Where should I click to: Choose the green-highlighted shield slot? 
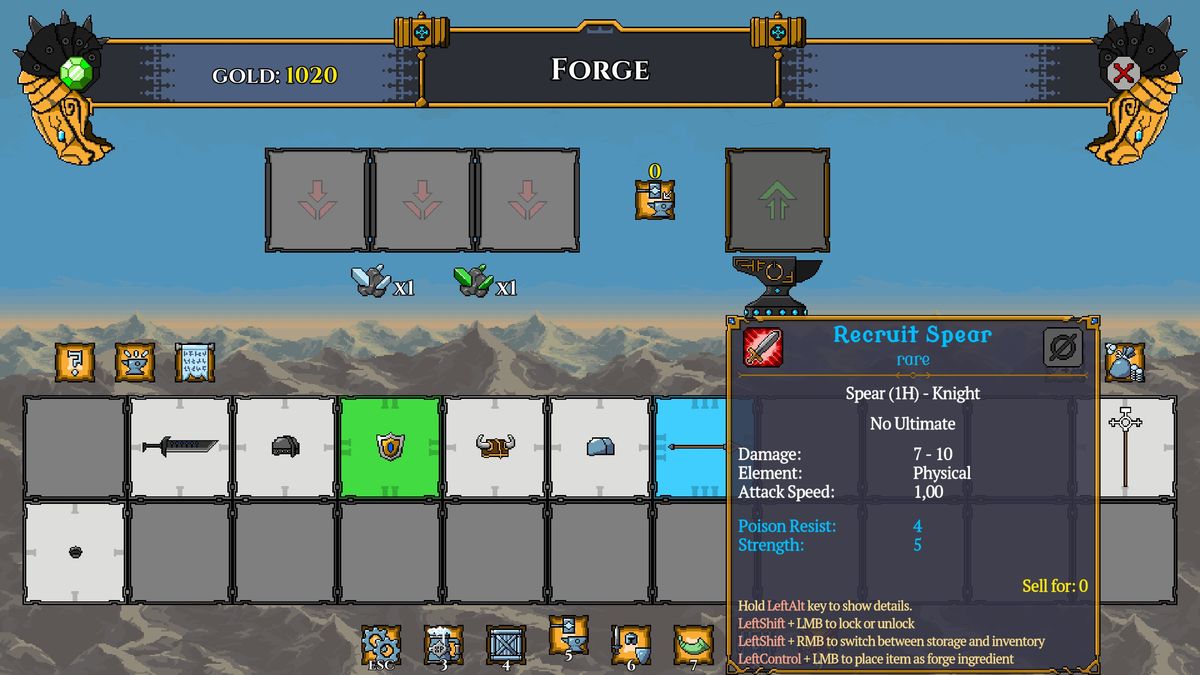[390, 447]
